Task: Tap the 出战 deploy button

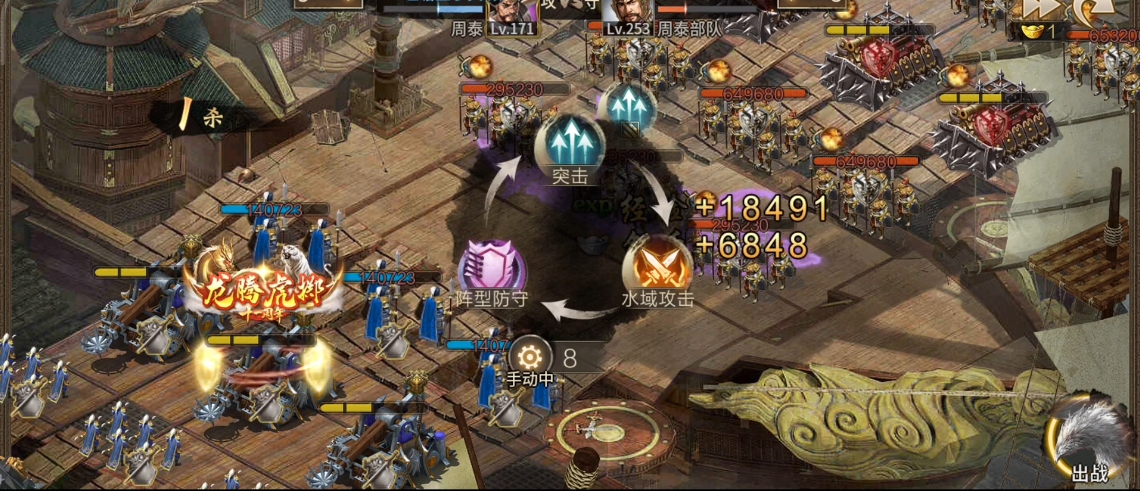Action: pos(1087,440)
